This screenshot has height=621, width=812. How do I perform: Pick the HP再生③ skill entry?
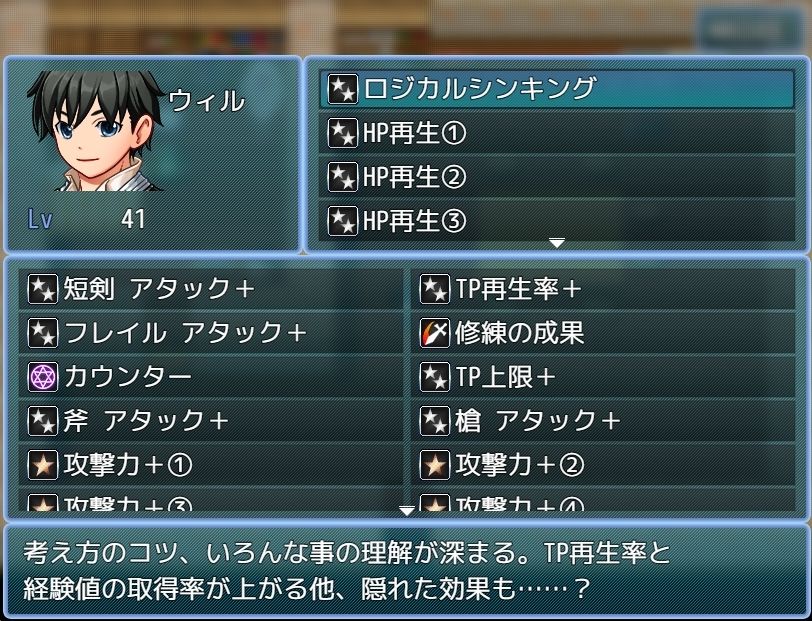pos(559,220)
